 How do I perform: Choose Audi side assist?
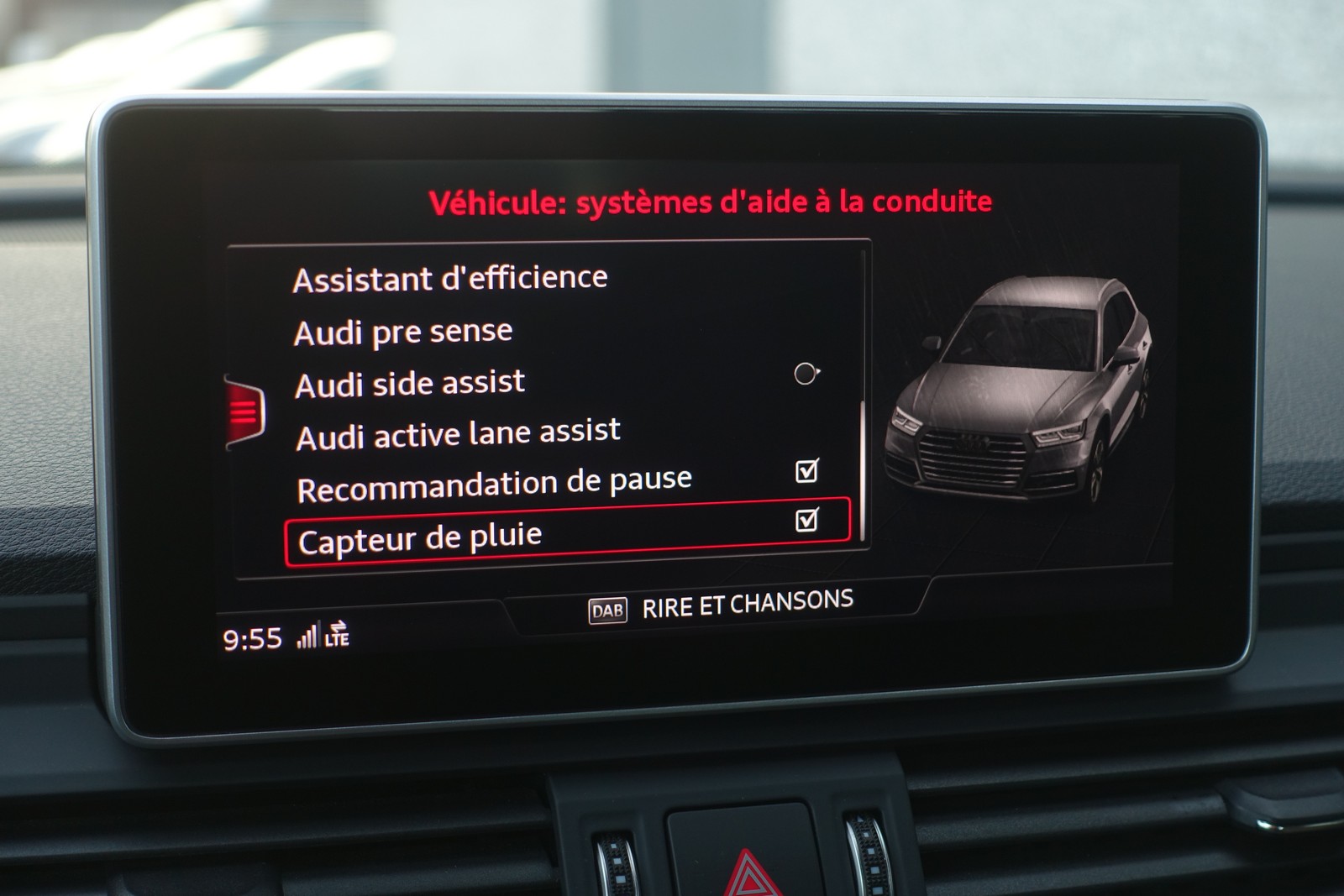coord(410,385)
